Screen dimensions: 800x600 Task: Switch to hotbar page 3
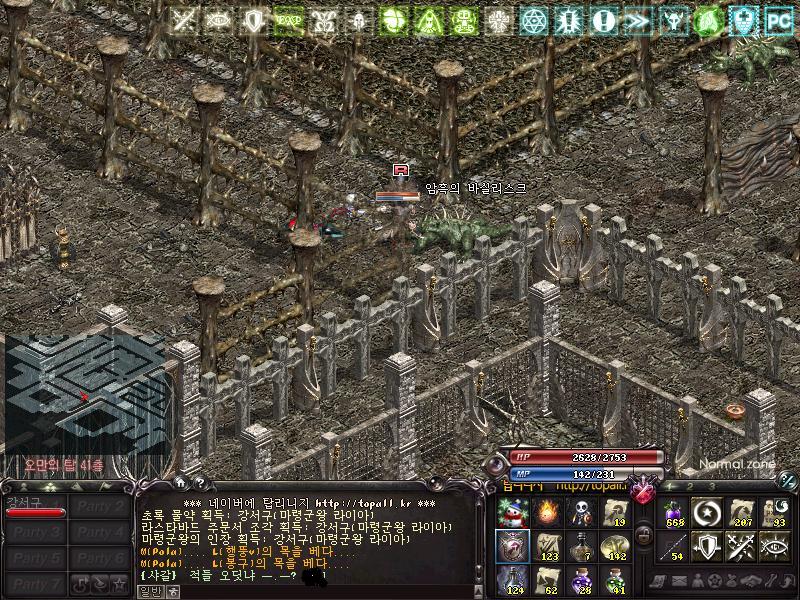pyautogui.click(x=712, y=486)
